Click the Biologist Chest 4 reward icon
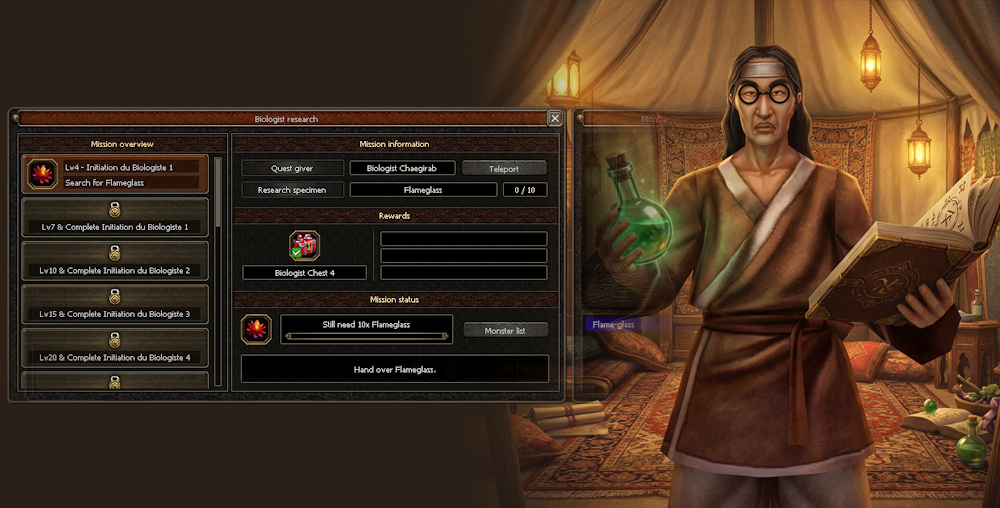This screenshot has width=1000, height=508. (x=304, y=246)
